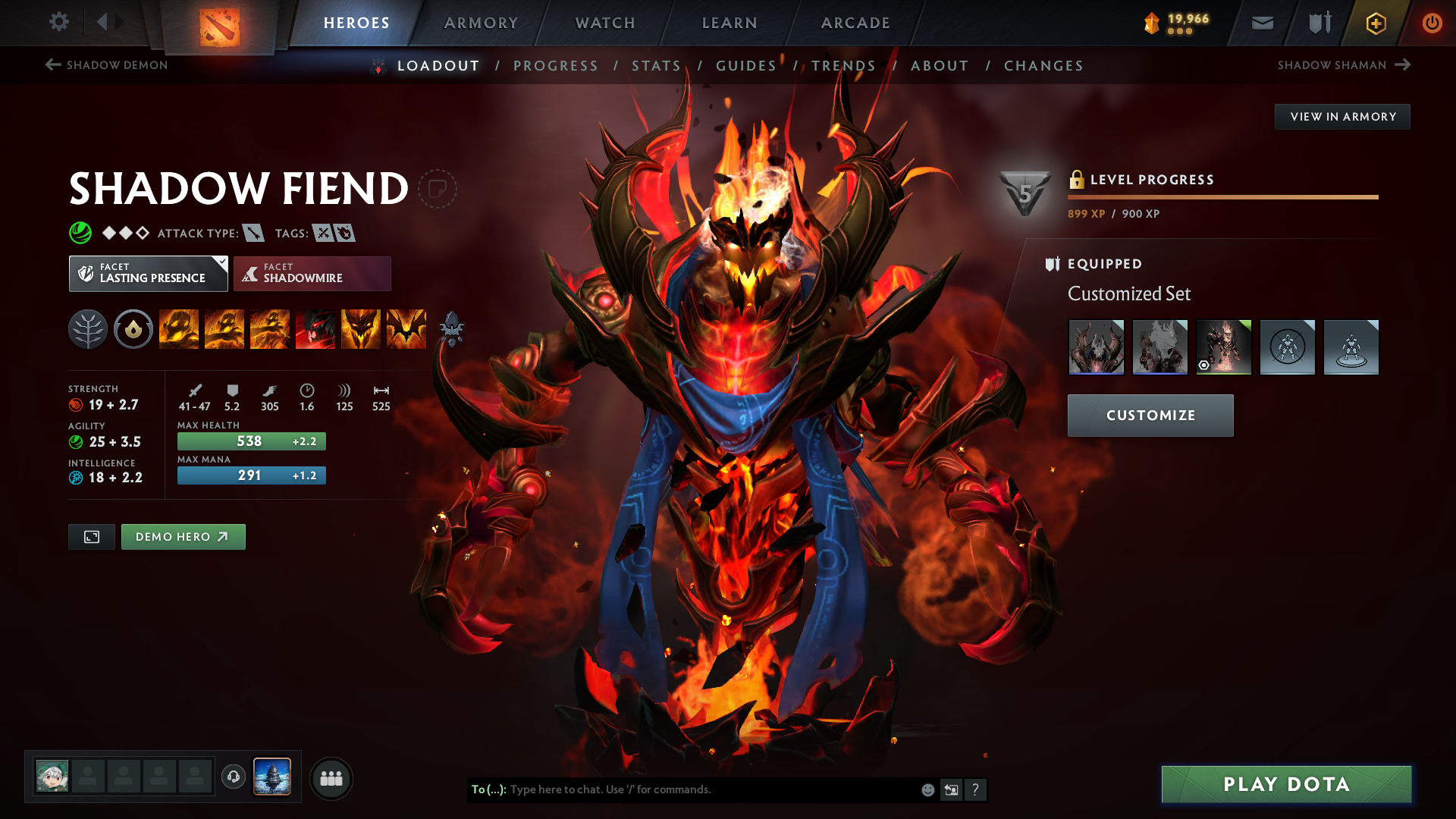1456x819 pixels.
Task: Click the DEMO HERO button
Action: [x=183, y=536]
